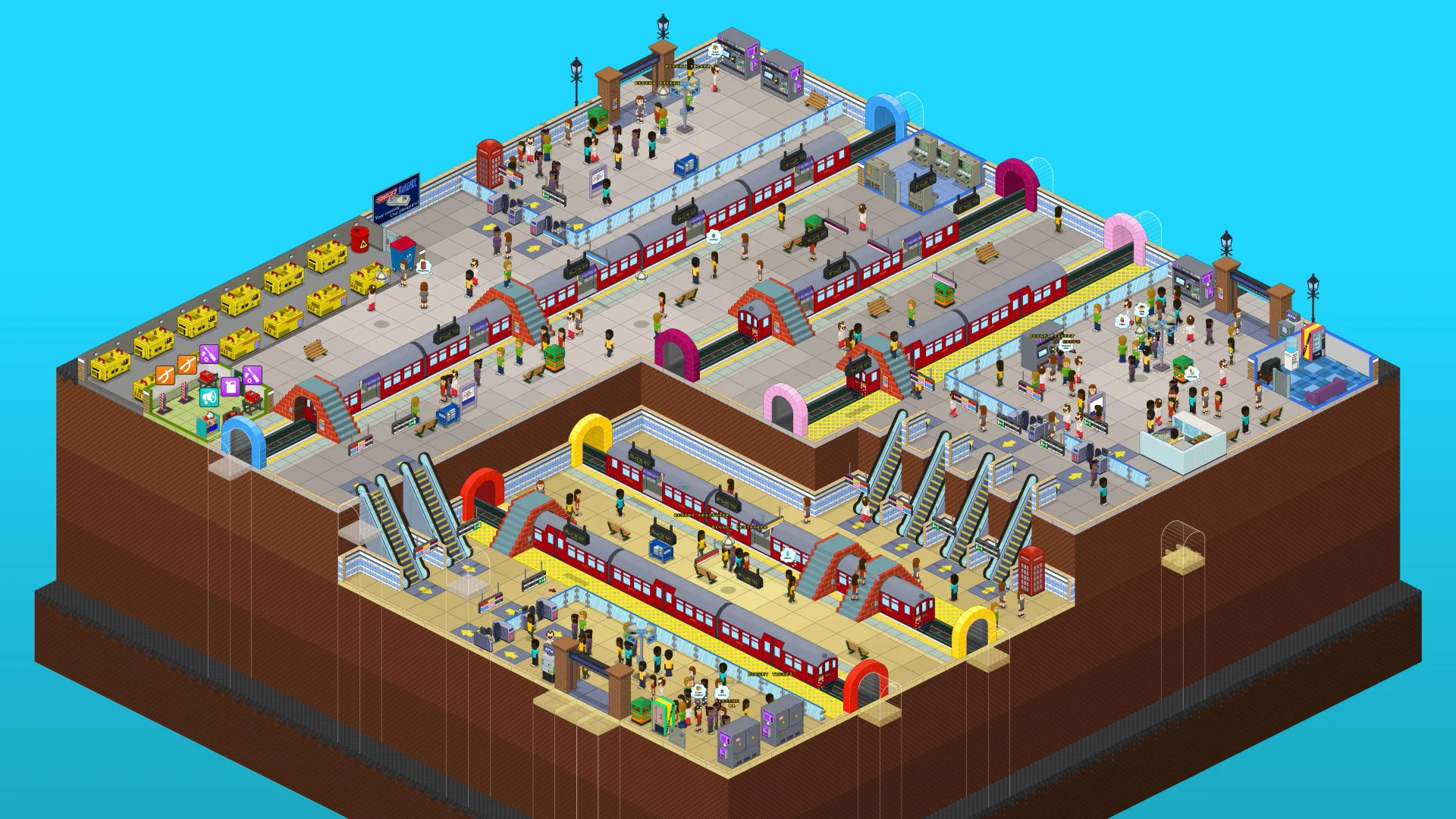This screenshot has height=819, width=1456.
Task: Click the Corn dog thought bubble by the vending machine
Action: 1192,374
